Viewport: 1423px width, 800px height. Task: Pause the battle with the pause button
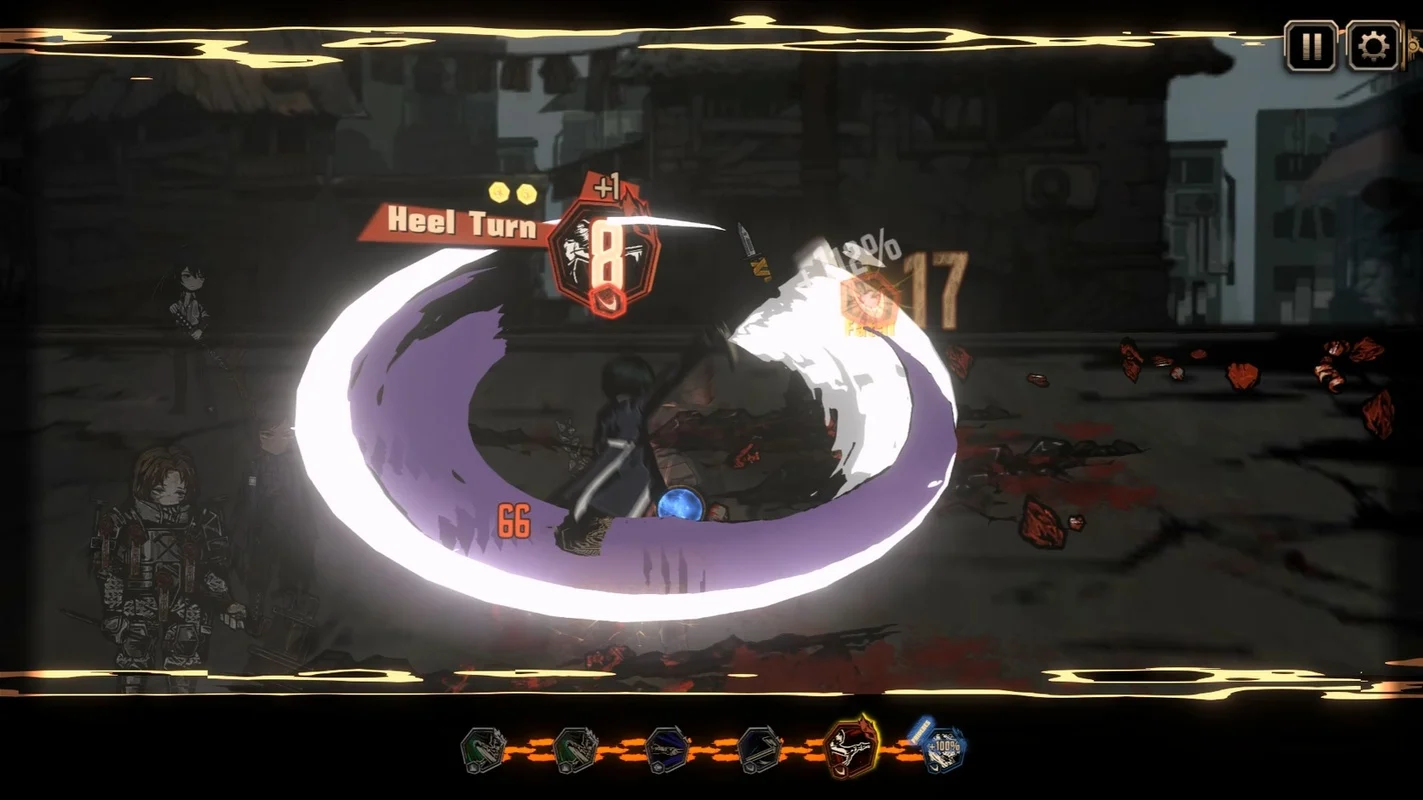click(1311, 46)
